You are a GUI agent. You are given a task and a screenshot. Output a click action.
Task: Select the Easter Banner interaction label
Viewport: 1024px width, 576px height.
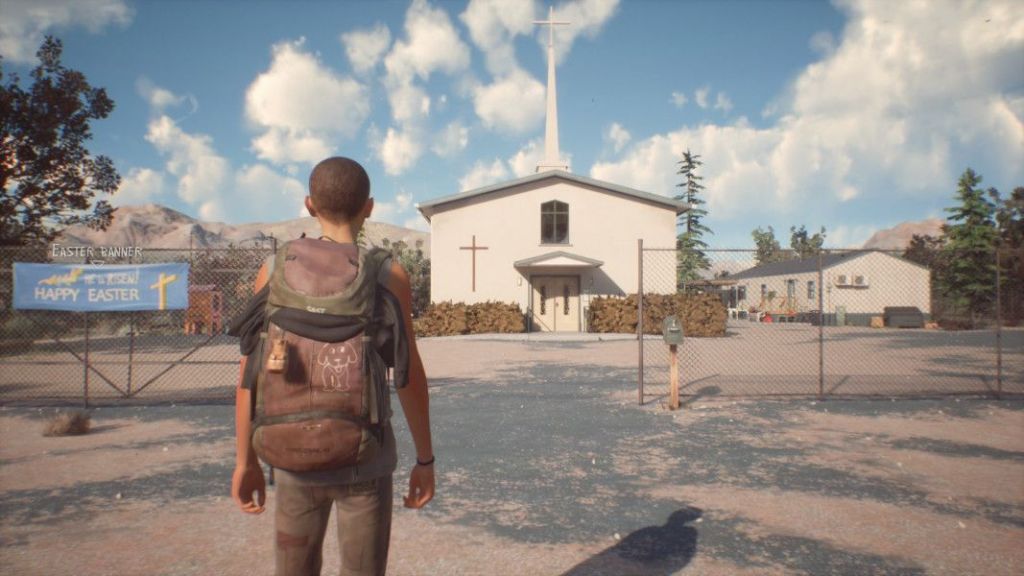tap(97, 252)
